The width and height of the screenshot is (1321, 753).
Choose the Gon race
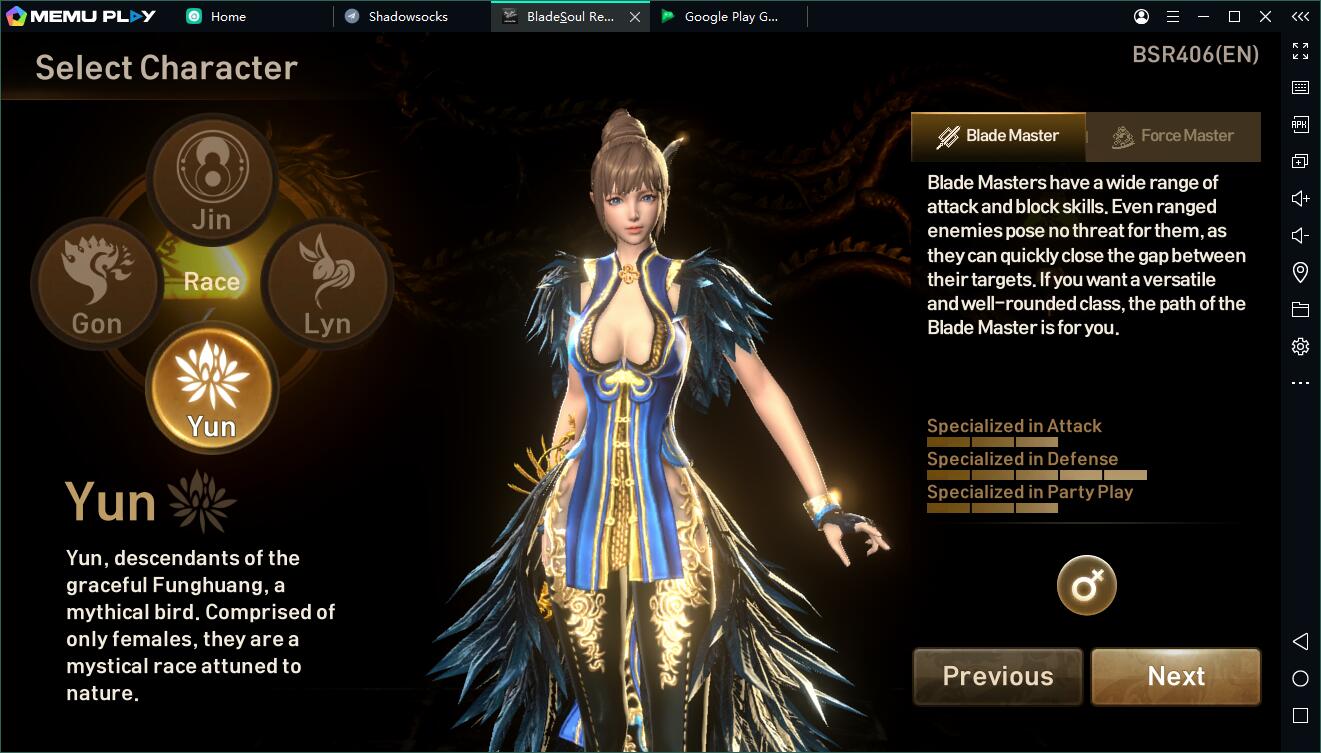click(x=97, y=283)
